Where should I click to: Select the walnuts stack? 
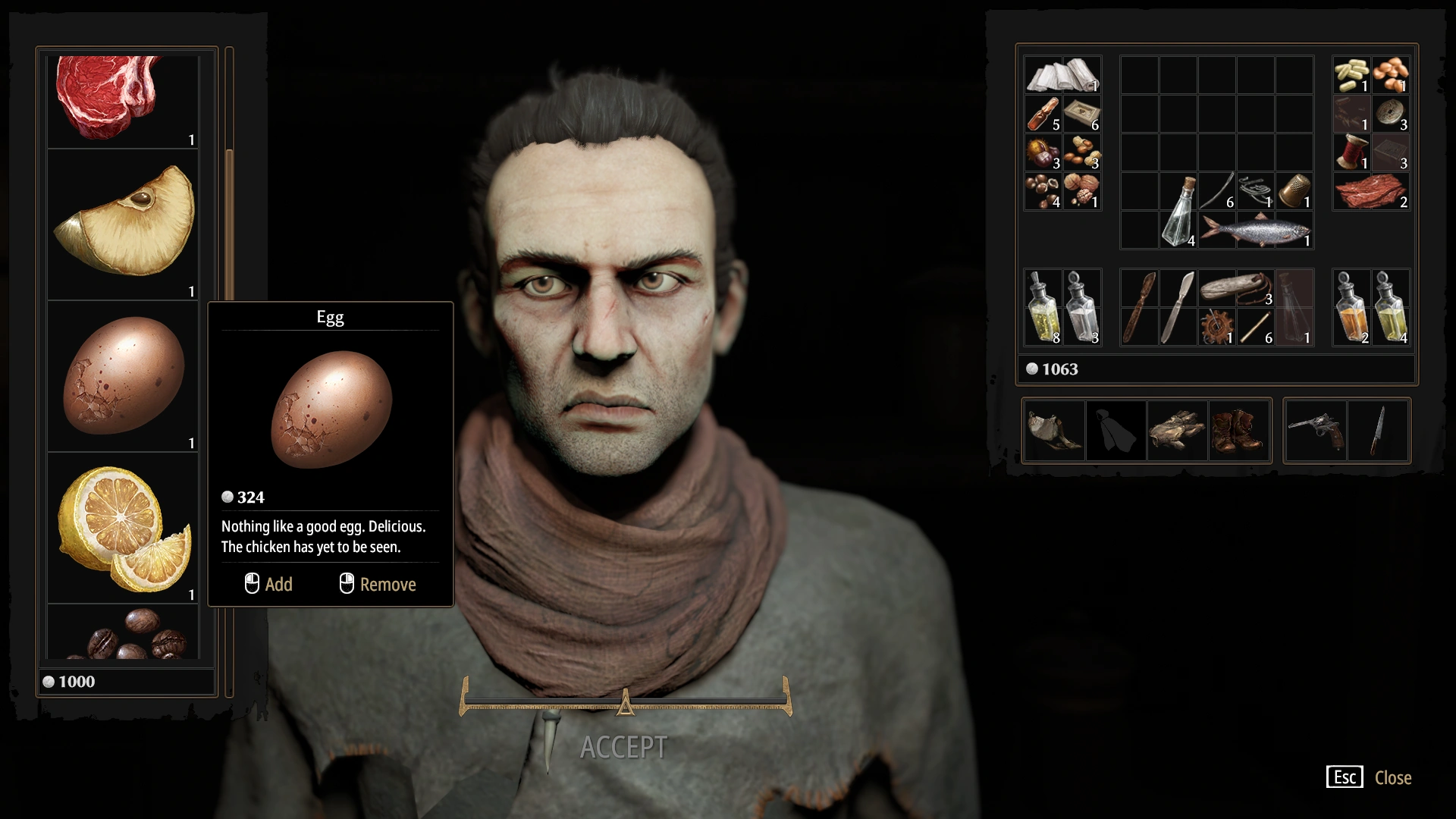1082,191
